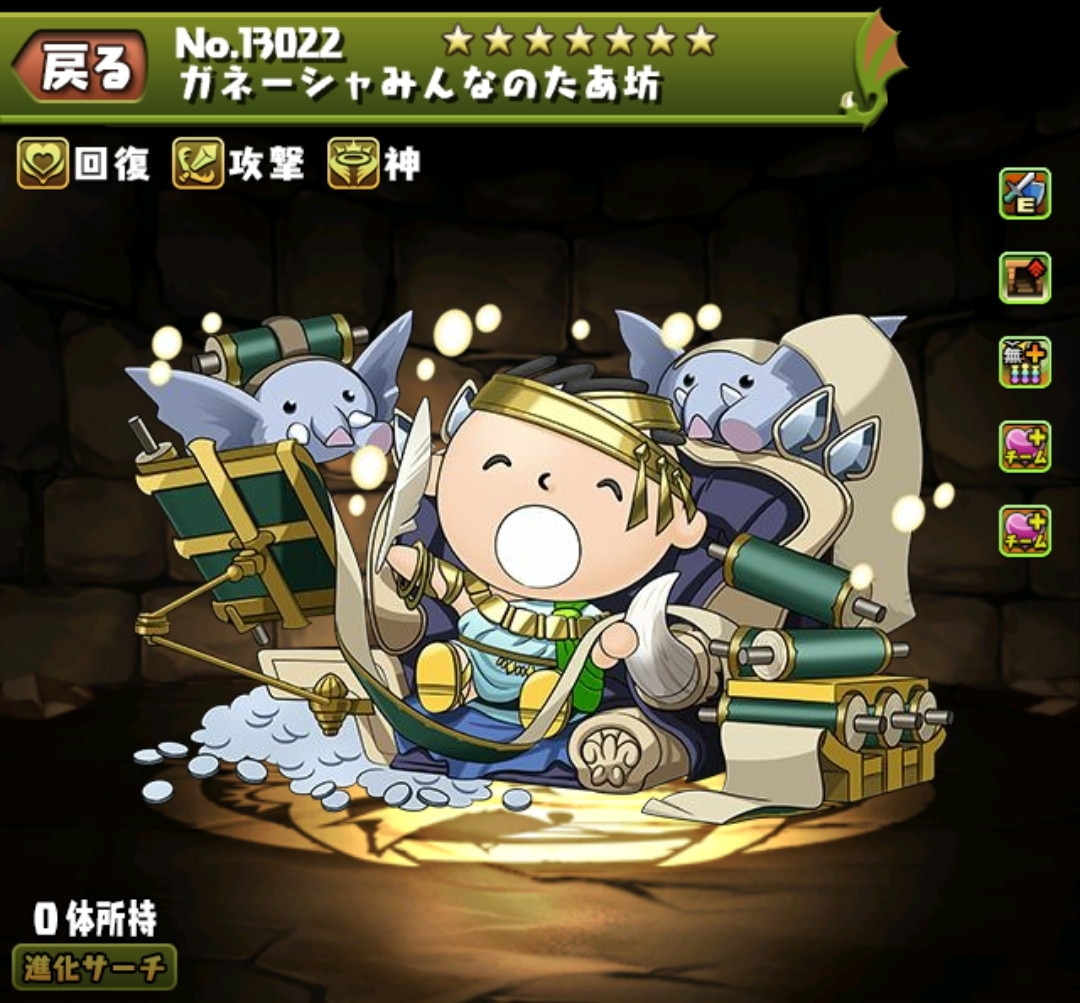The width and height of the screenshot is (1080, 1003).
Task: Select the 回復 heart type icon
Action: (42, 163)
